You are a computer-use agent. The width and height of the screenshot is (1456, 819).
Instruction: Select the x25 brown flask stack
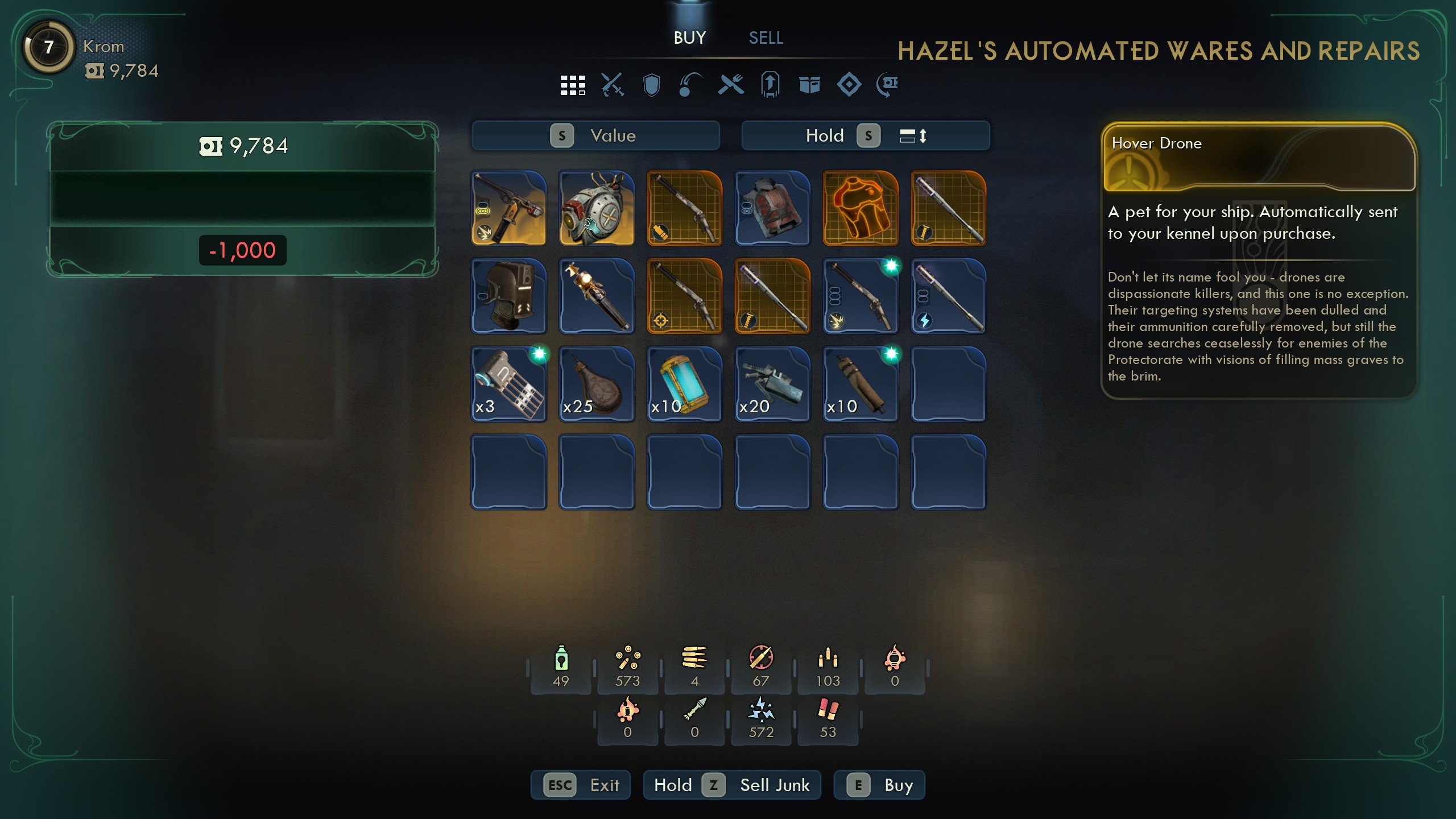tap(597, 384)
